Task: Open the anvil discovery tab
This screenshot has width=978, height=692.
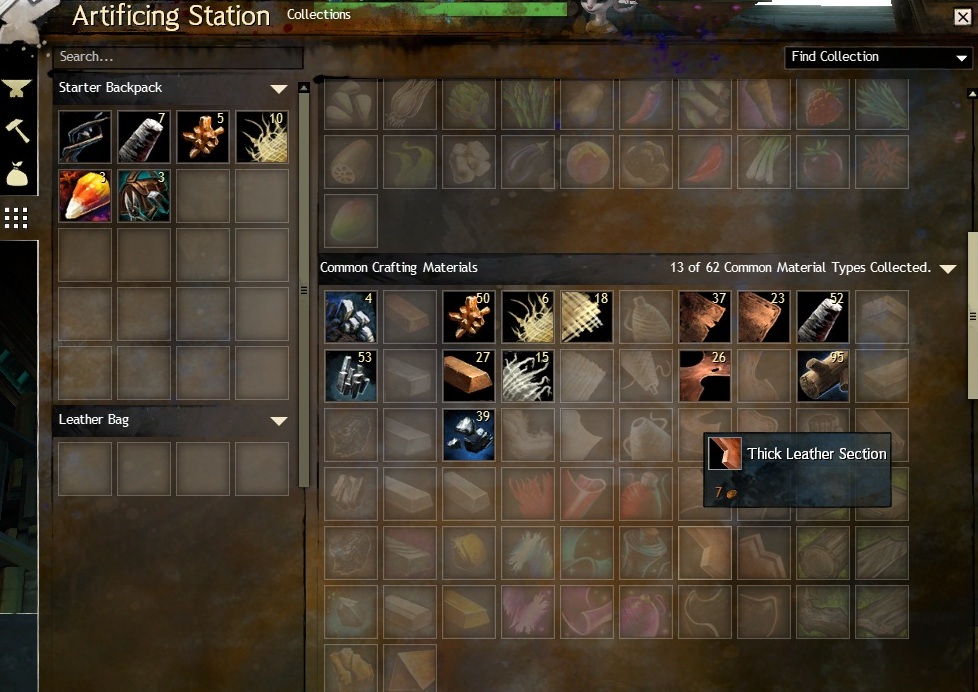Action: [17, 89]
